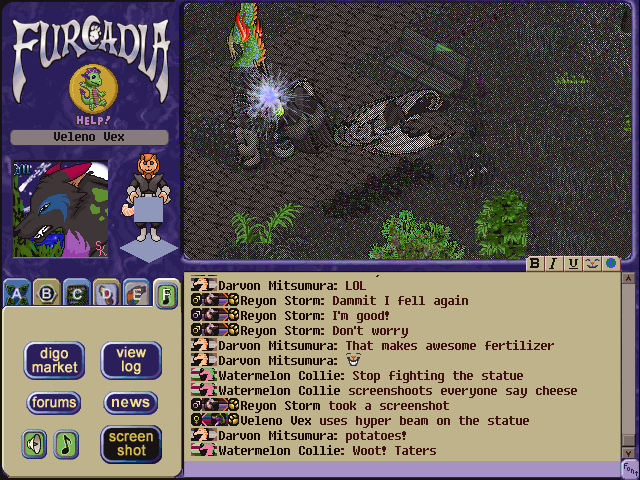This screenshot has width=640, height=480.
Task: Switch to tab D
Action: pyautogui.click(x=105, y=293)
